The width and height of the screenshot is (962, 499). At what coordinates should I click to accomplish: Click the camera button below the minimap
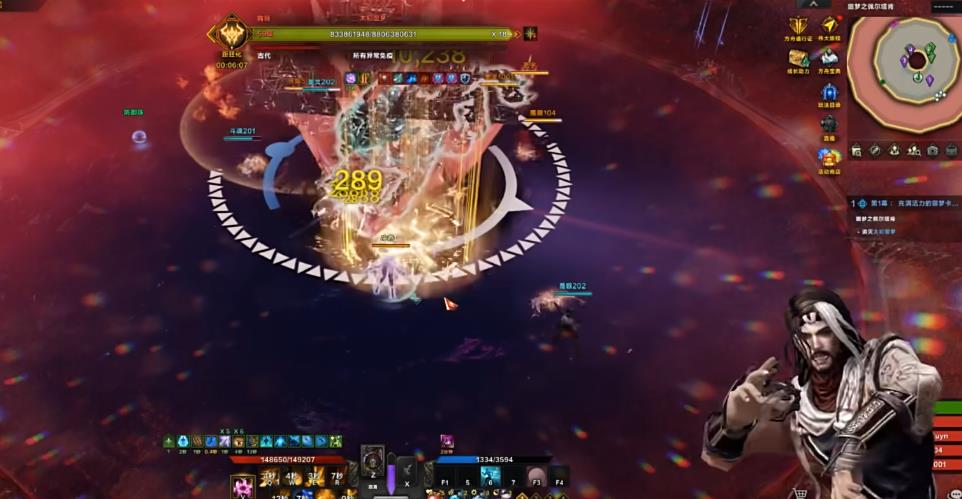(932, 150)
